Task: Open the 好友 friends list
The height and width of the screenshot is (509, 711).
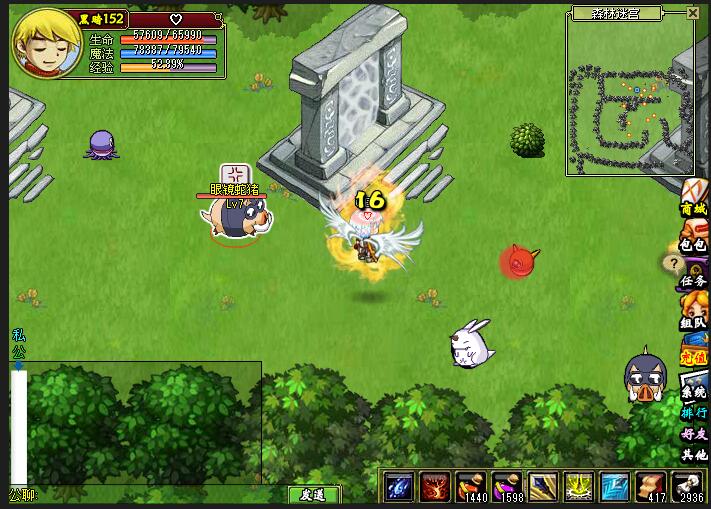Action: 694,433
